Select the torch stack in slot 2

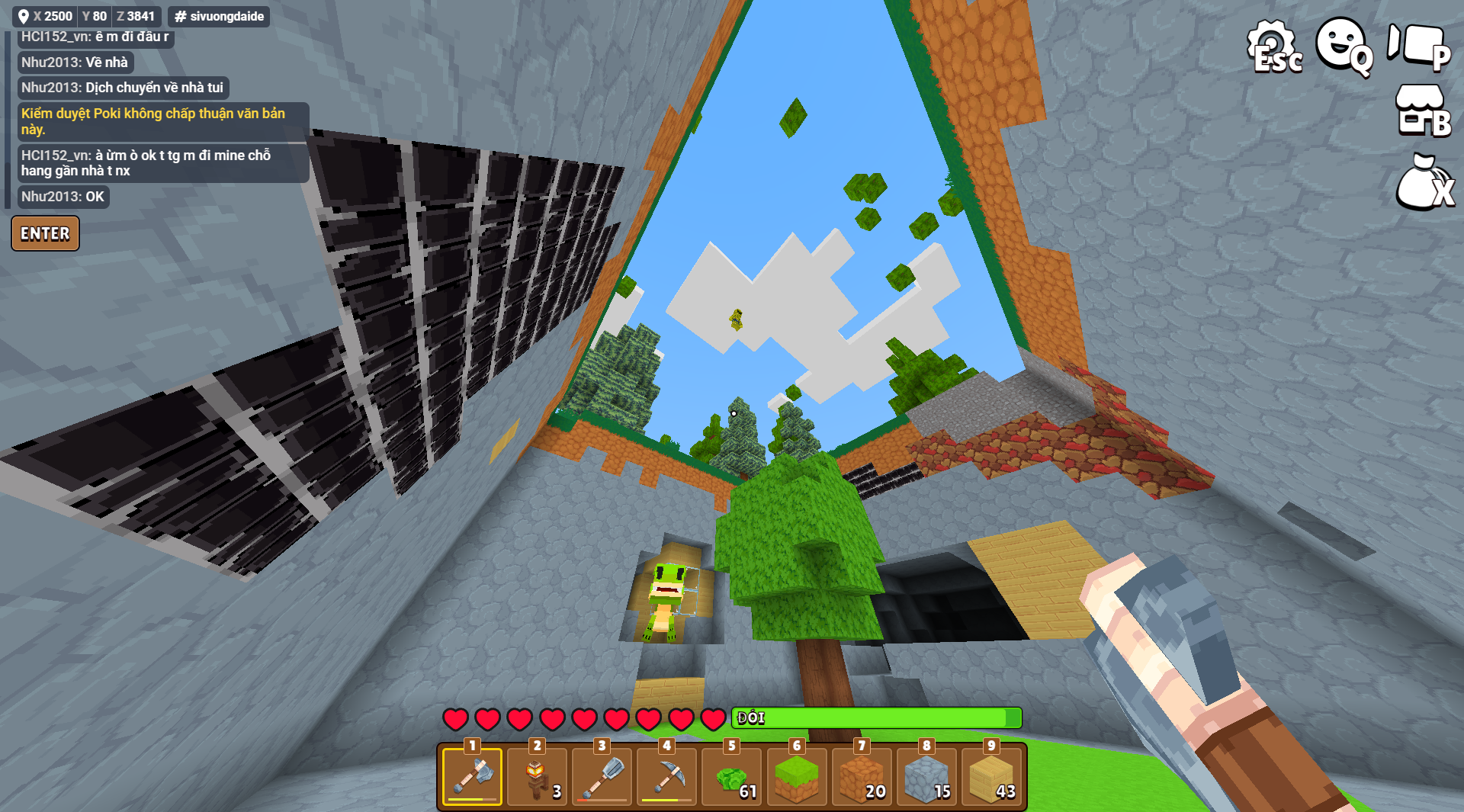(537, 776)
